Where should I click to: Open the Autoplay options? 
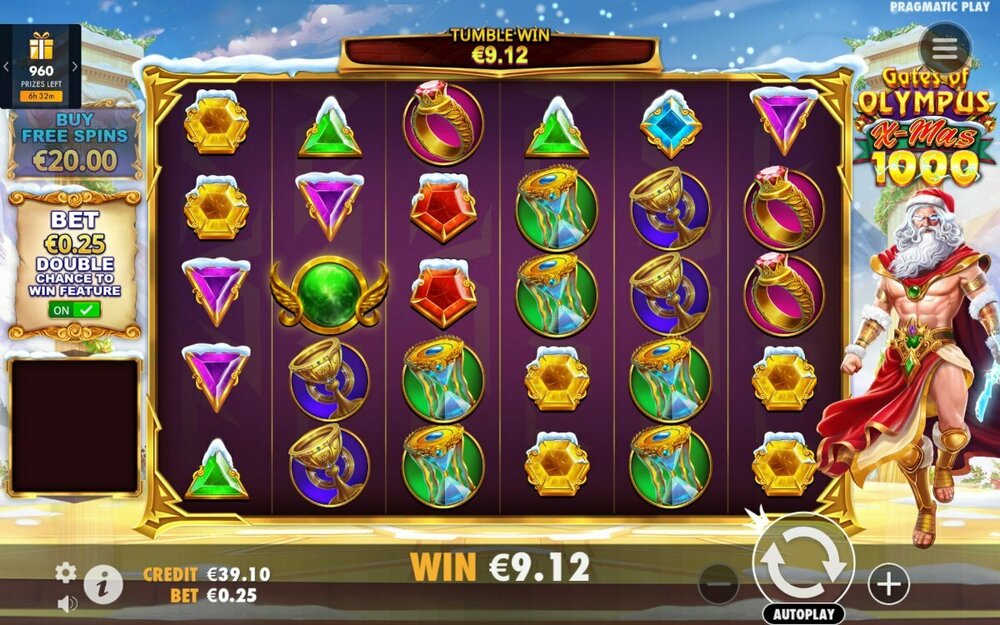(x=803, y=613)
